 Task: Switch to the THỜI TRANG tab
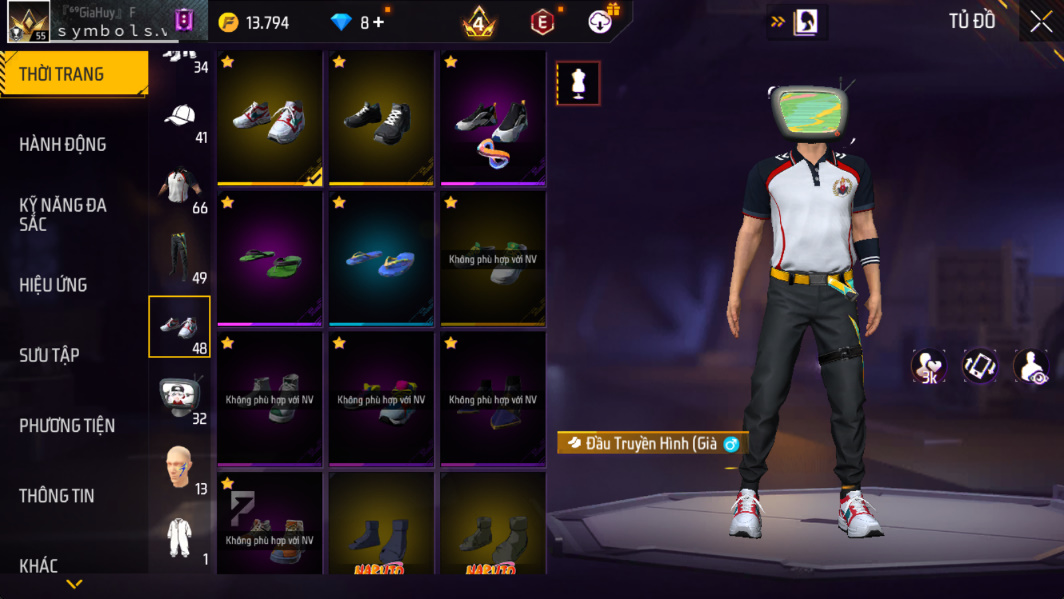tap(62, 74)
